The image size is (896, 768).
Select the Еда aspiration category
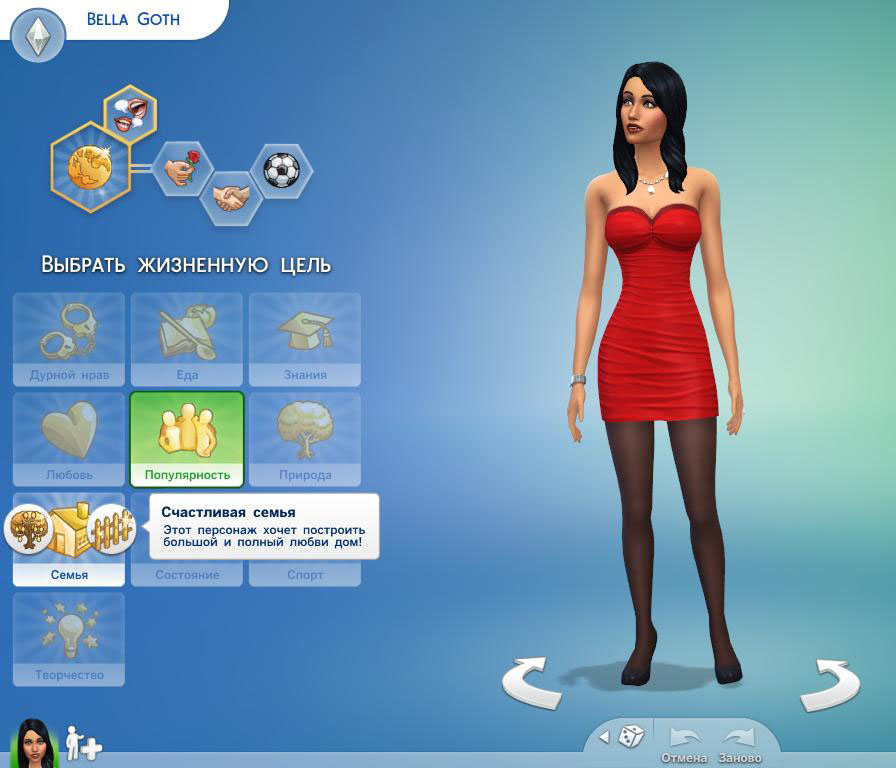click(x=187, y=339)
